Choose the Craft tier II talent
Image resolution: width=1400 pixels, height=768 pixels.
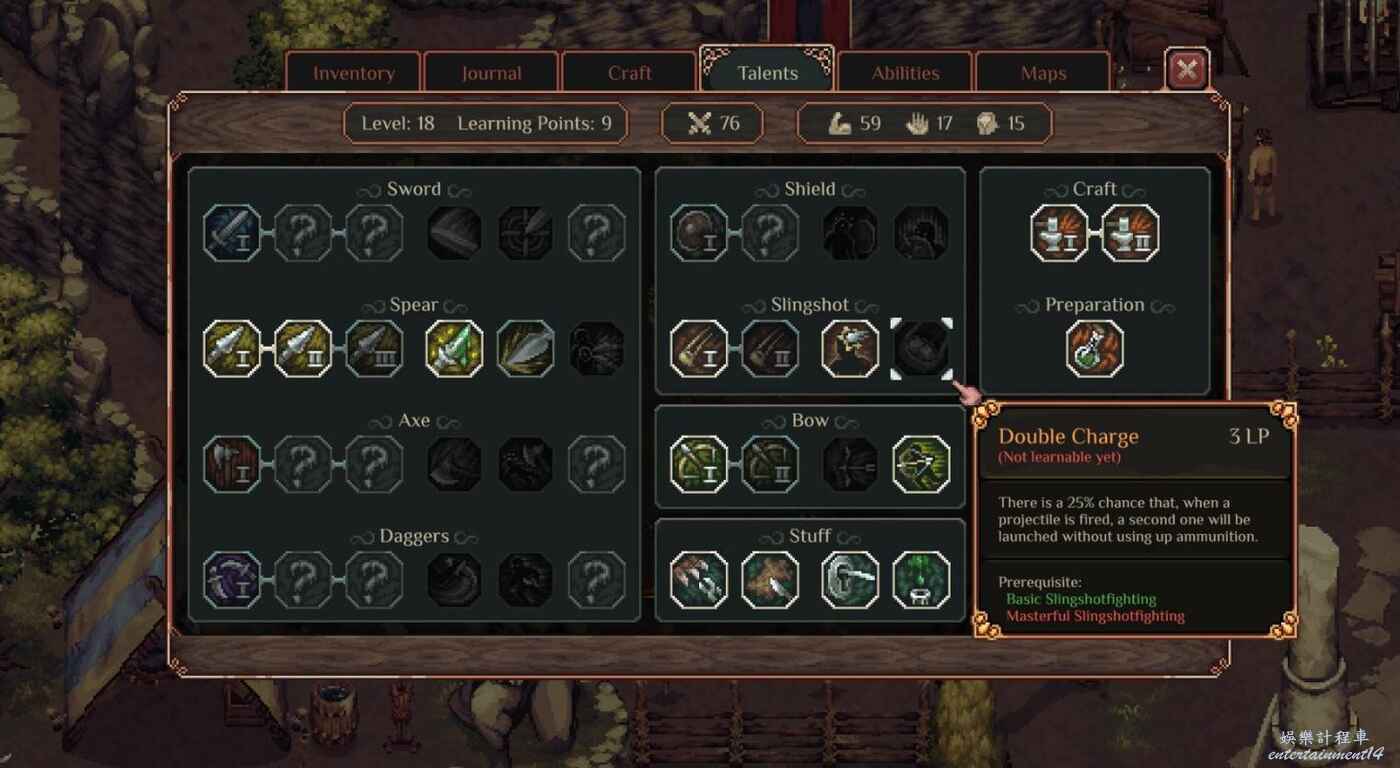point(1131,233)
